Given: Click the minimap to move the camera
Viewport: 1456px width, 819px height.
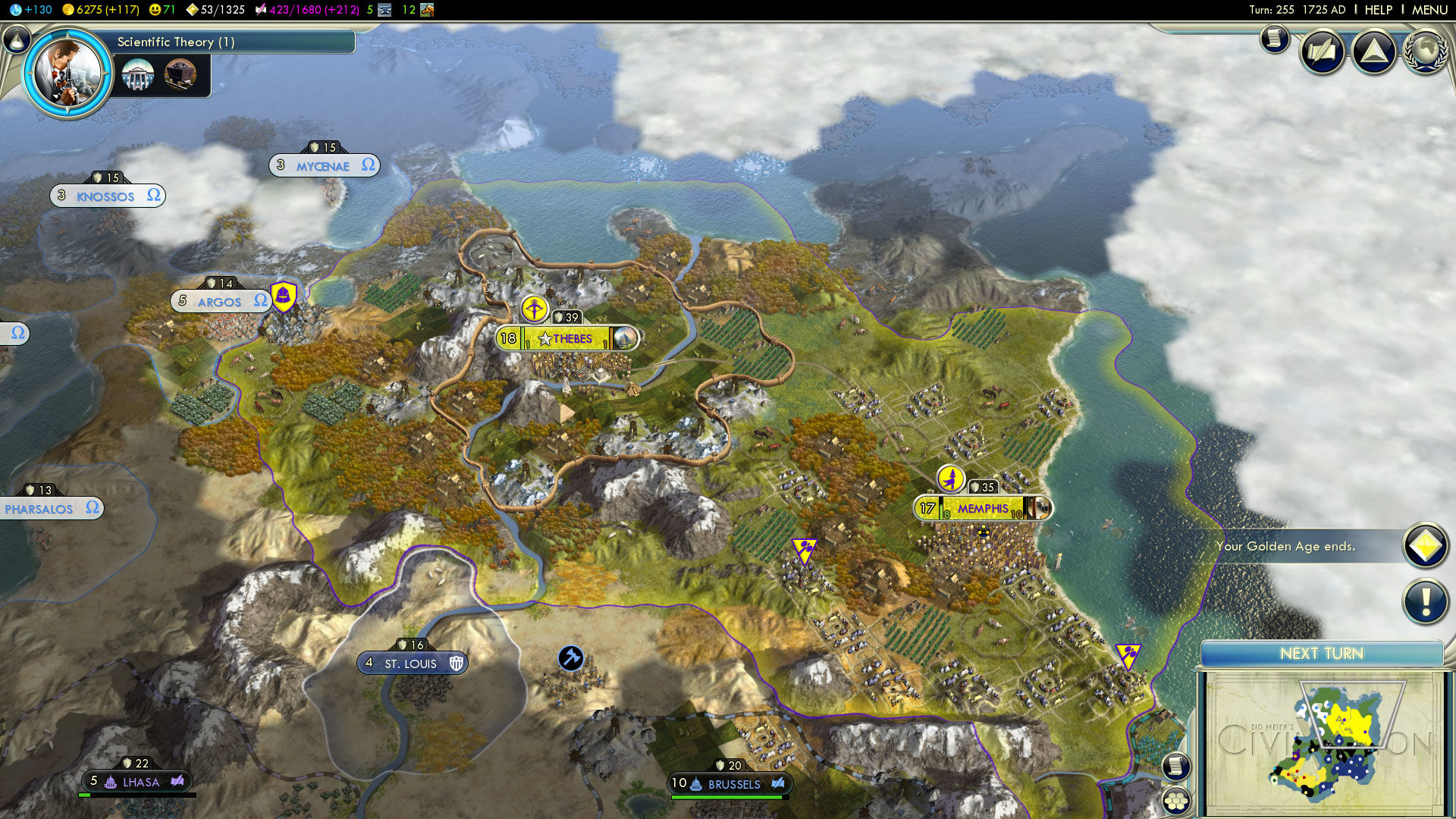Looking at the screenshot, I should pyautogui.click(x=1323, y=743).
